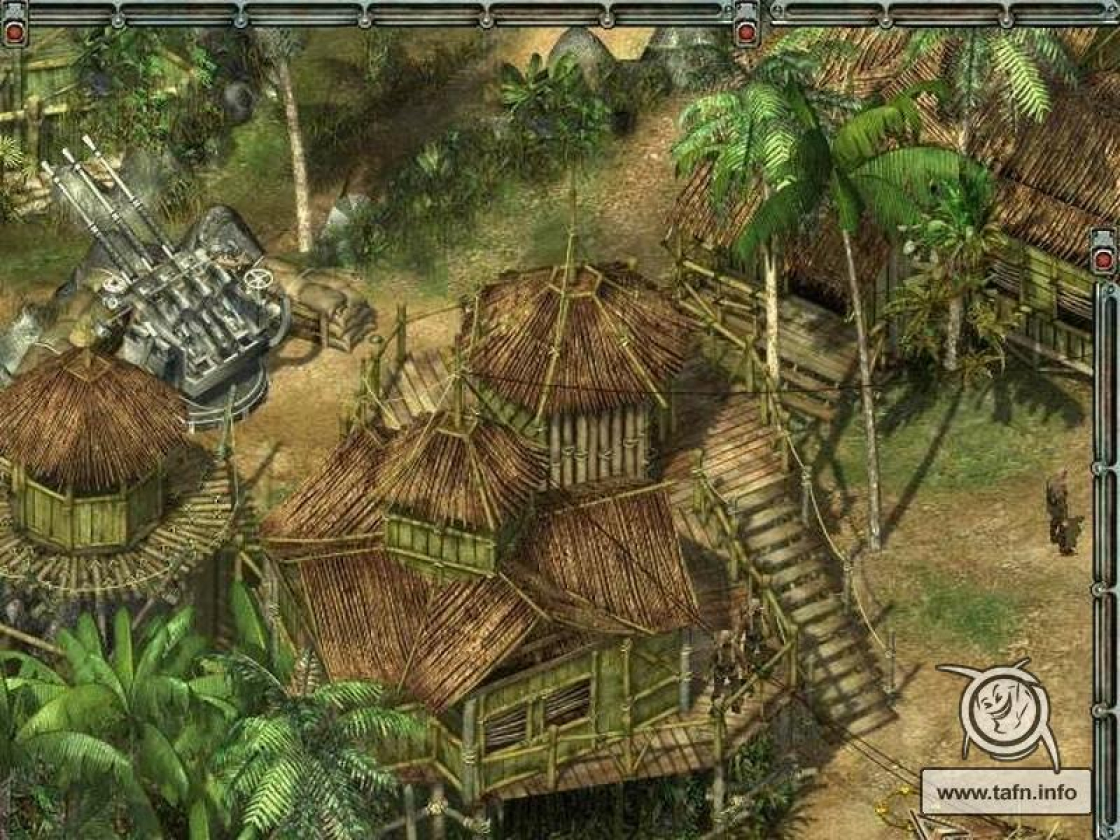Click the red button on the vertical frame bar
This screenshot has height=840, width=1120.
(1103, 260)
